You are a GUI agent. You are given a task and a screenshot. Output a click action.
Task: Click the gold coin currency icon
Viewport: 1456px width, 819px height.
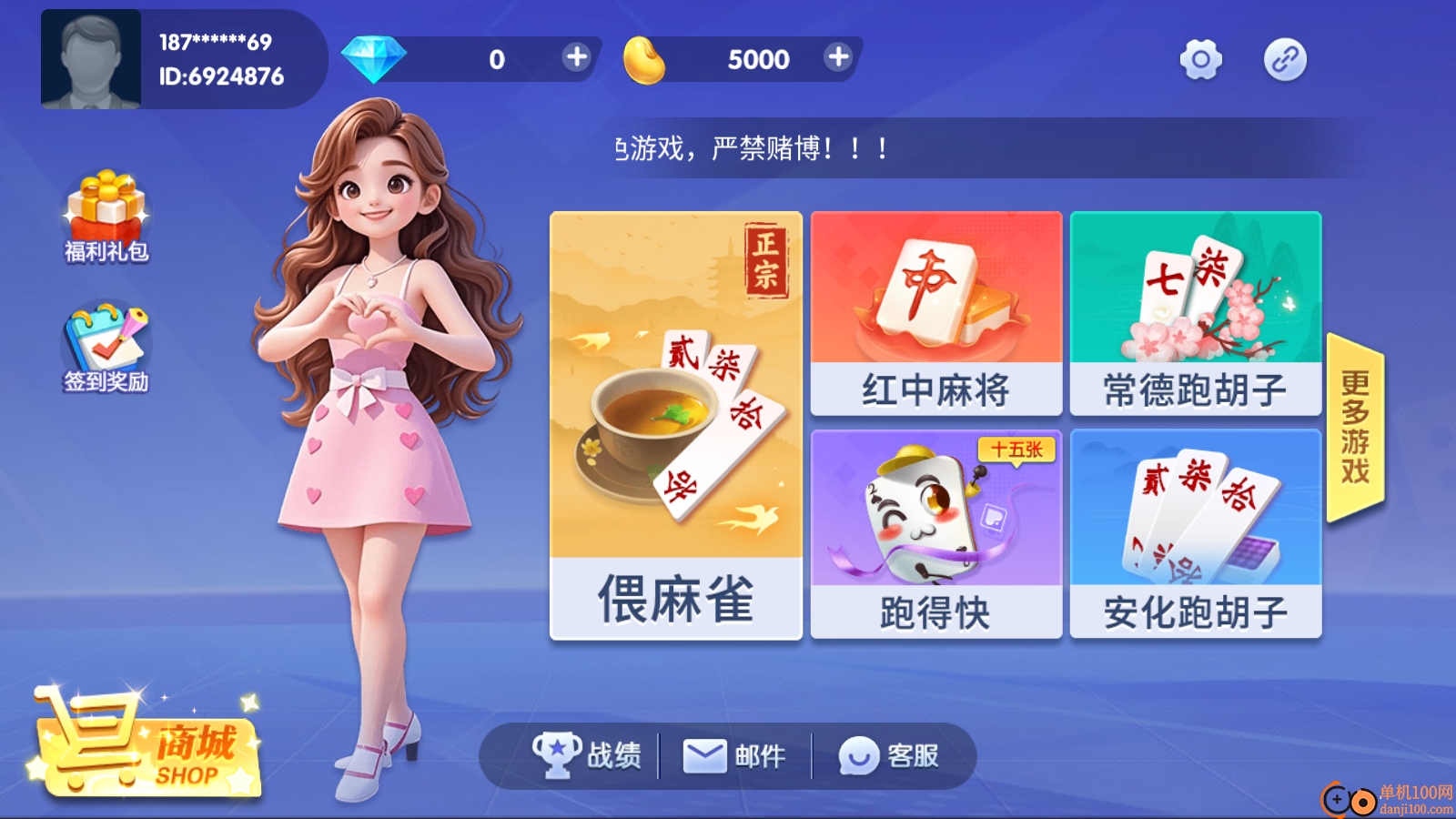coord(647,58)
